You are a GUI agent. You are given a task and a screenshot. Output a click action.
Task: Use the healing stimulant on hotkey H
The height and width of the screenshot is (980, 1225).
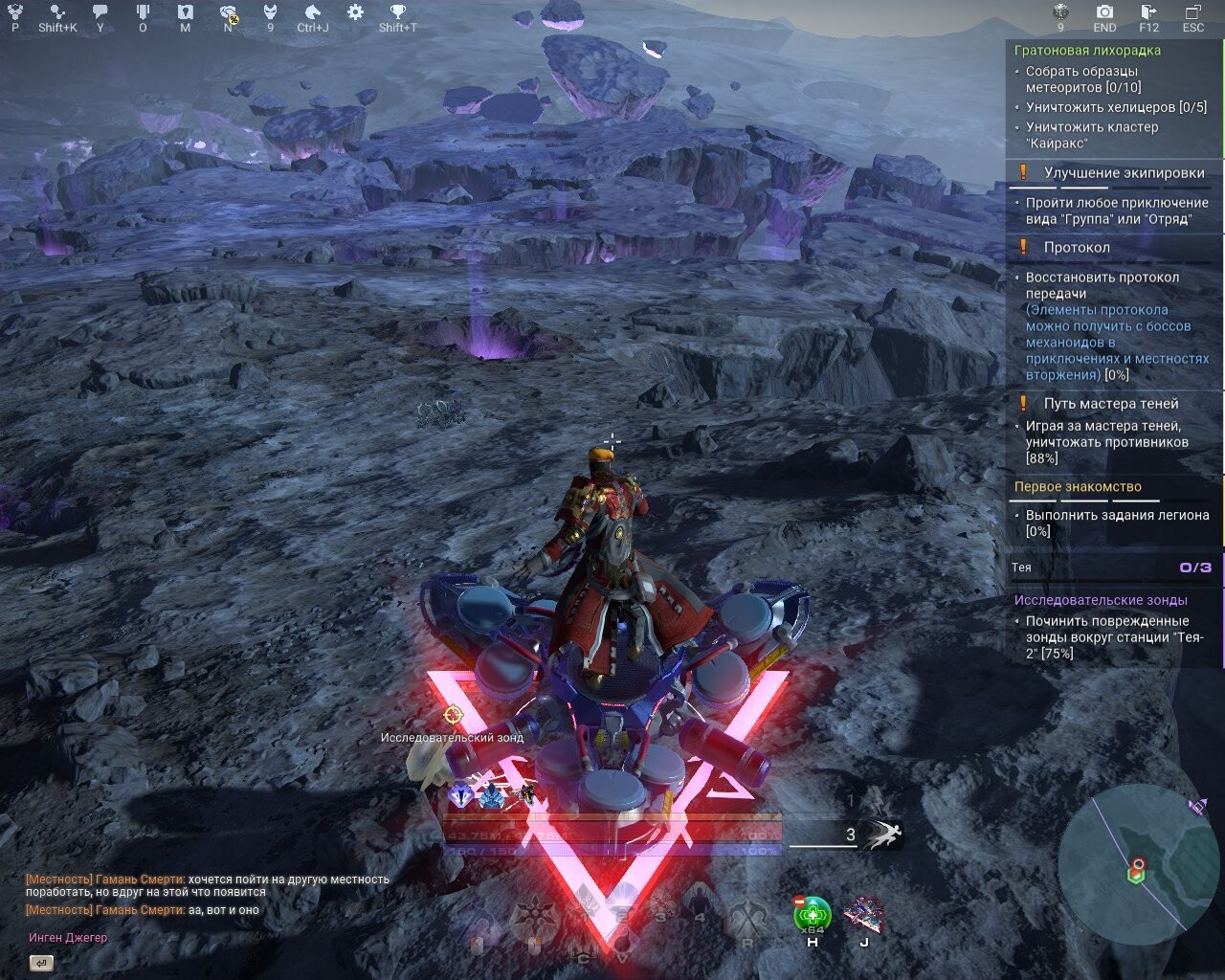(812, 912)
